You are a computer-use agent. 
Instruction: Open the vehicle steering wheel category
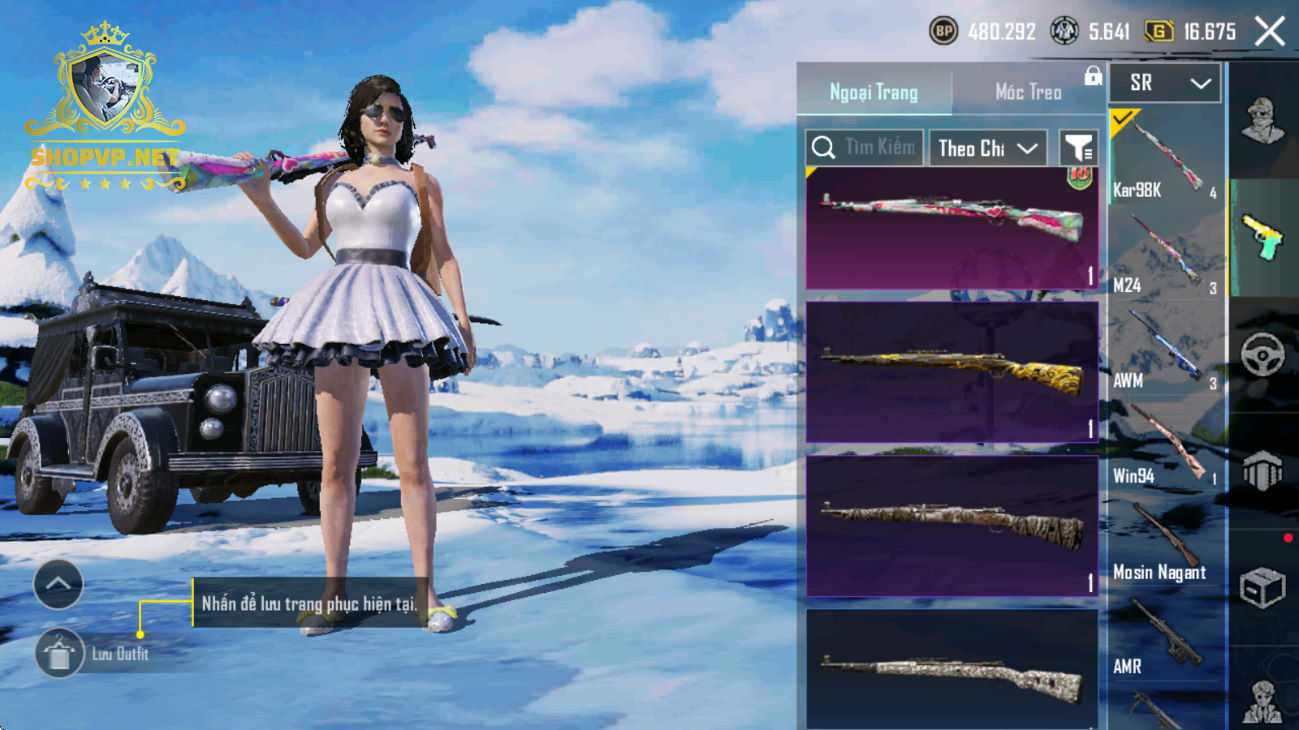1262,355
